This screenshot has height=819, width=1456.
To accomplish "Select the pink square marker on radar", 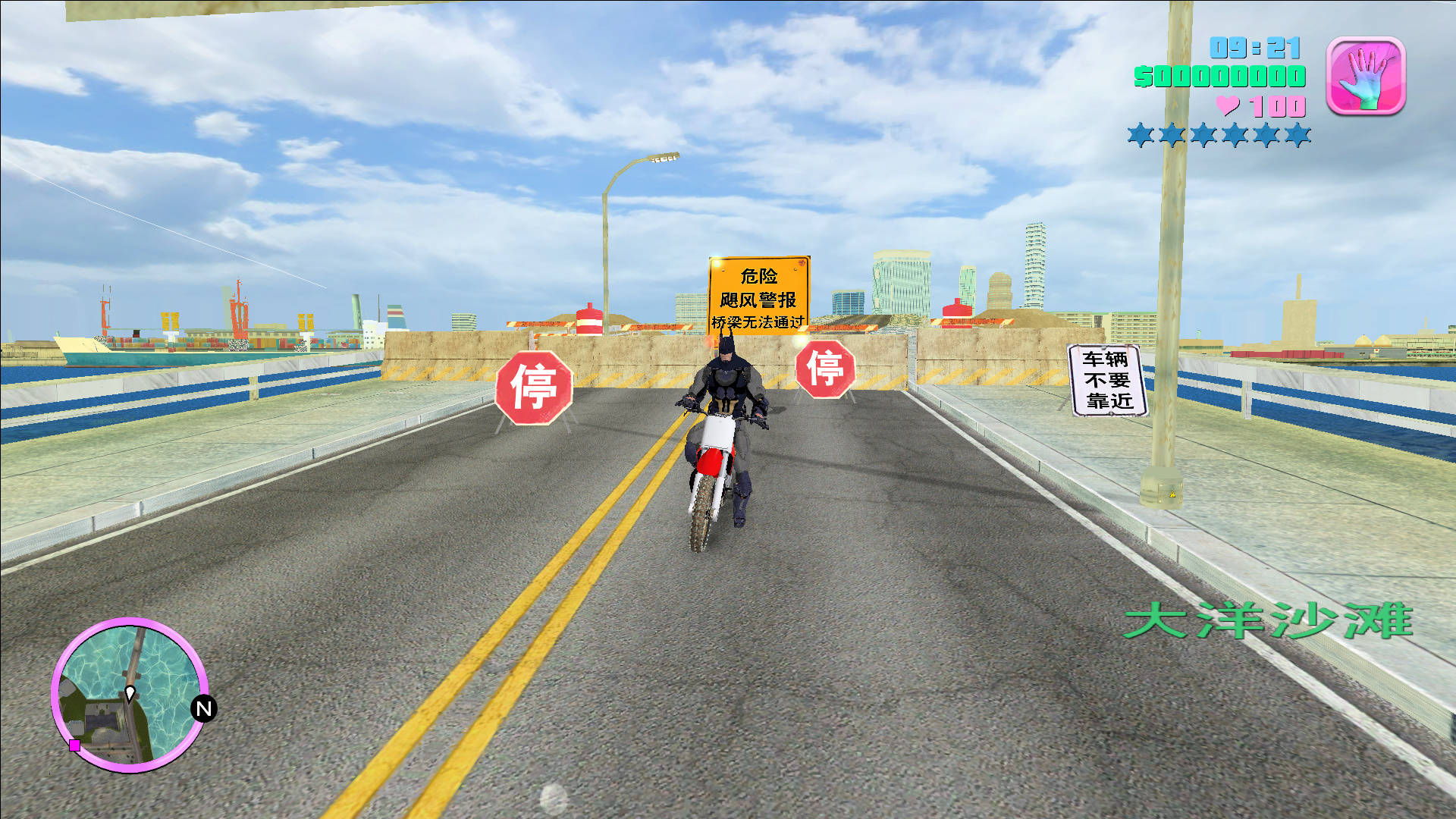I will click(x=75, y=745).
